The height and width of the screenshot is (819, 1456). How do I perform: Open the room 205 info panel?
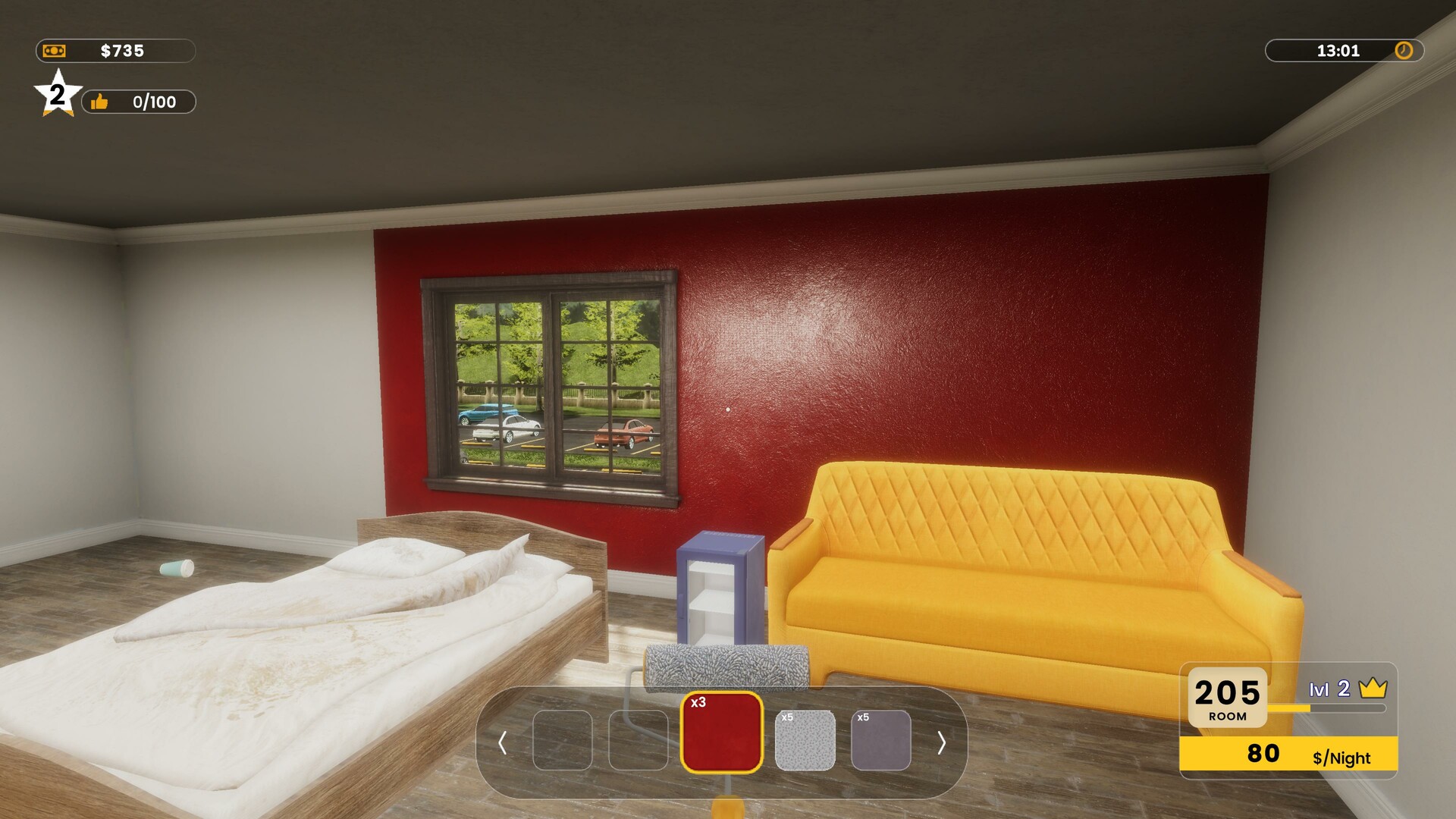tap(1227, 698)
